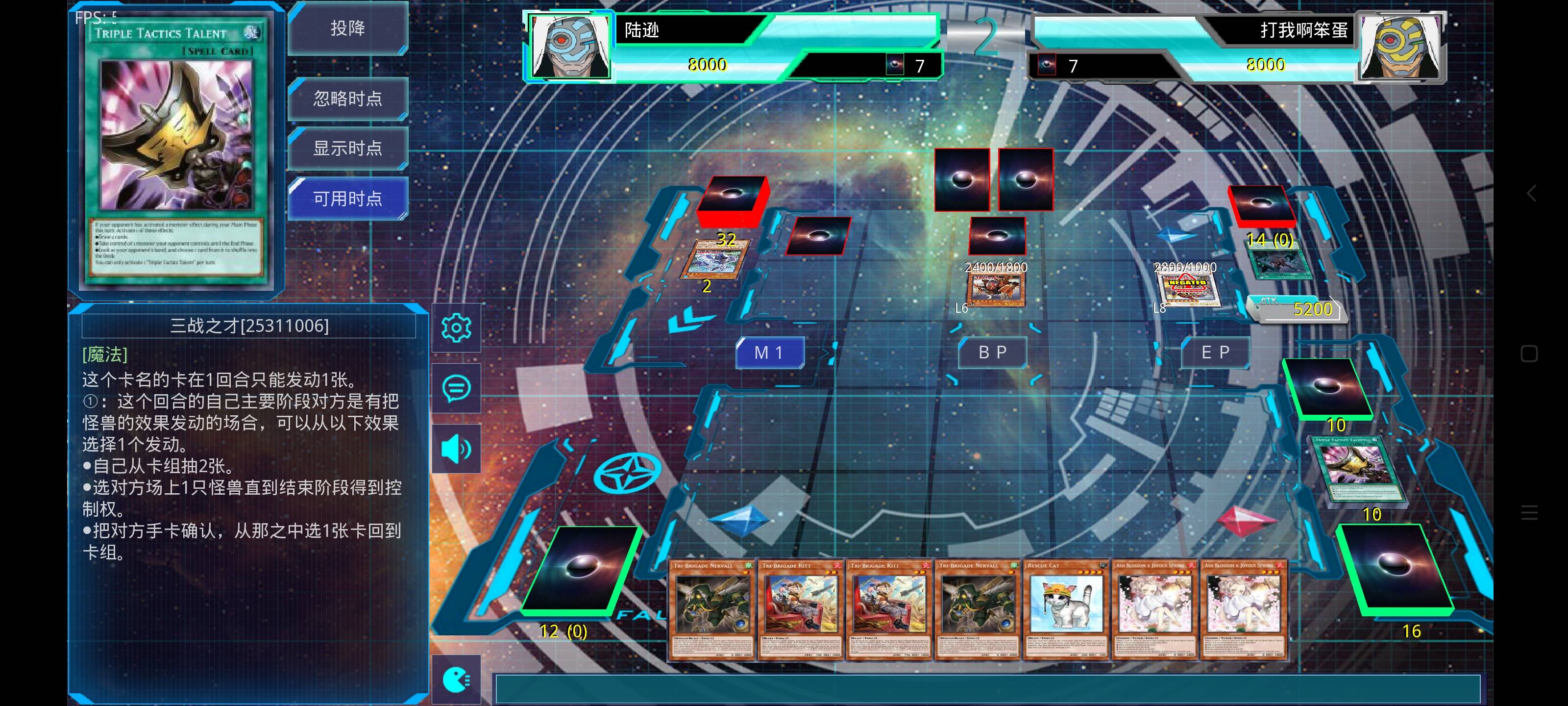Switch to the M1 phase
Viewport: 1568px width, 706px height.
pyautogui.click(x=769, y=353)
